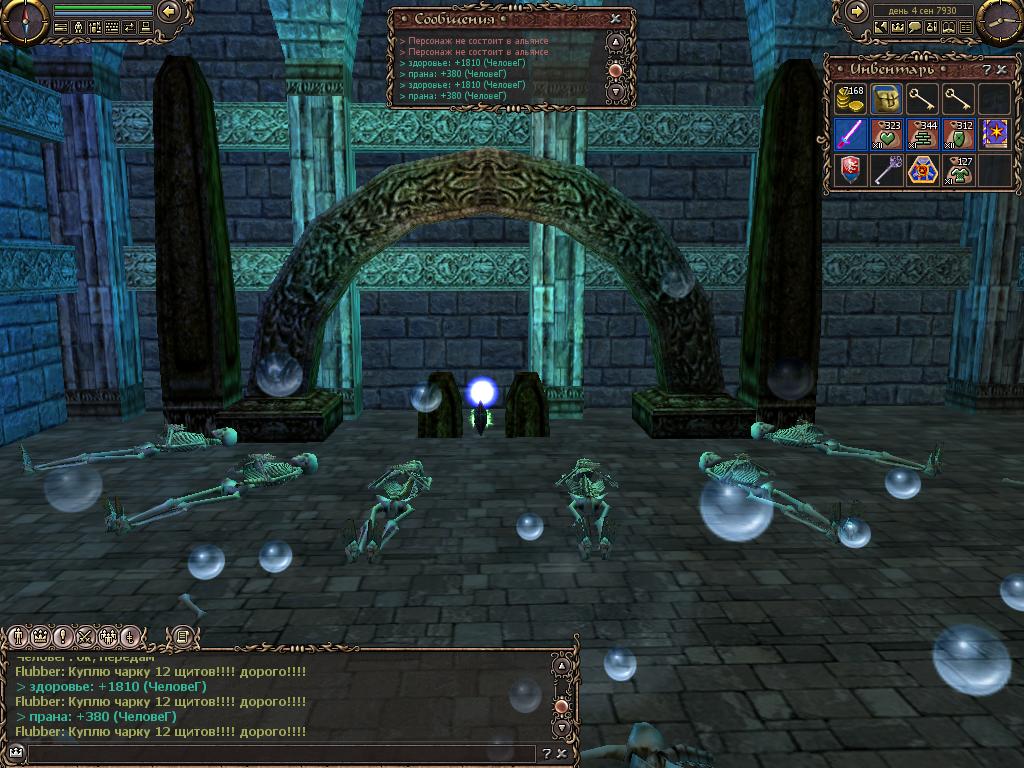Click the yellow left-arrow collapse button
This screenshot has height=768, width=1024.
pos(169,11)
